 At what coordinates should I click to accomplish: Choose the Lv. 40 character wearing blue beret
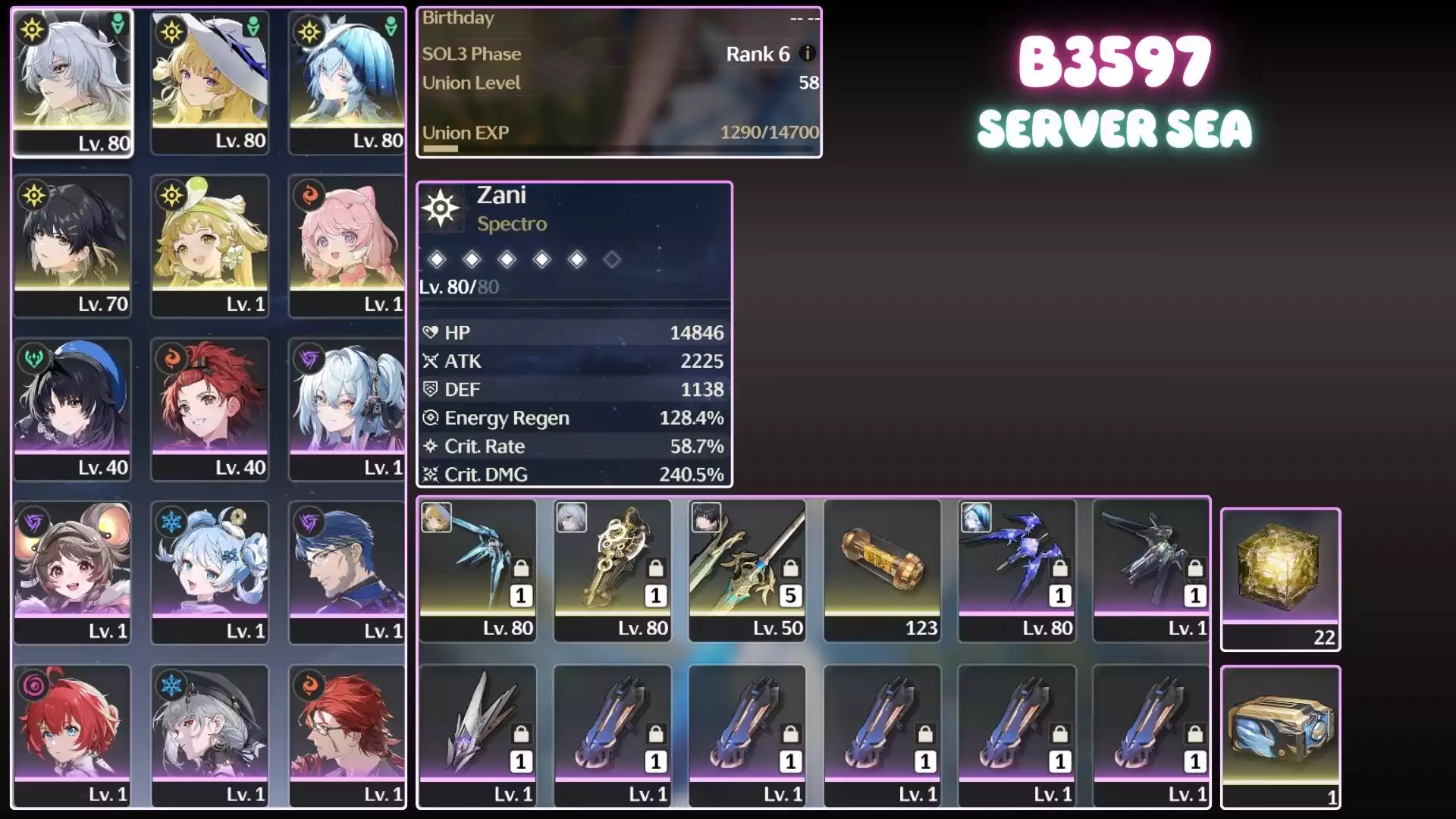pyautogui.click(x=73, y=408)
